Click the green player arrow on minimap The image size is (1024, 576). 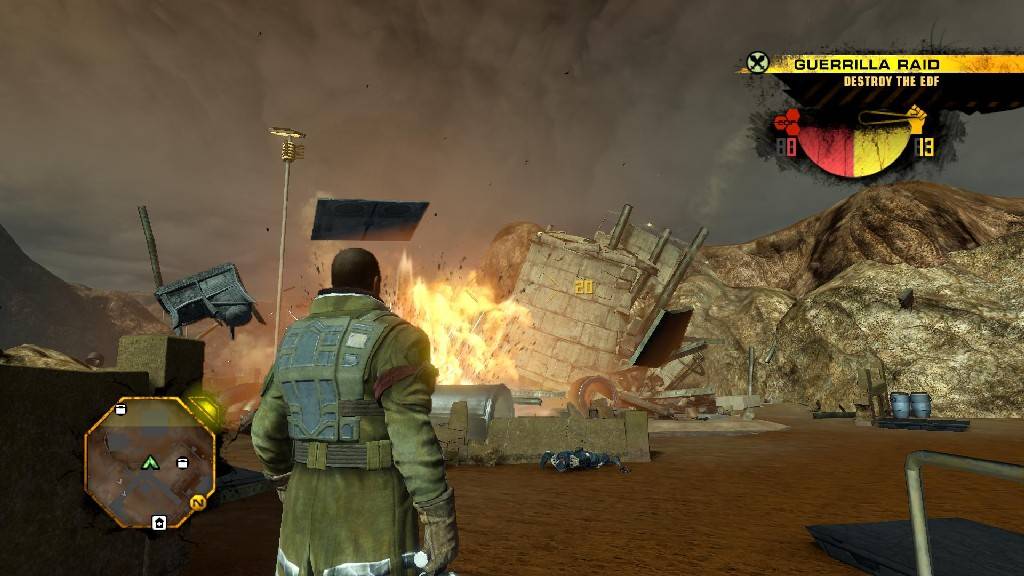click(150, 462)
